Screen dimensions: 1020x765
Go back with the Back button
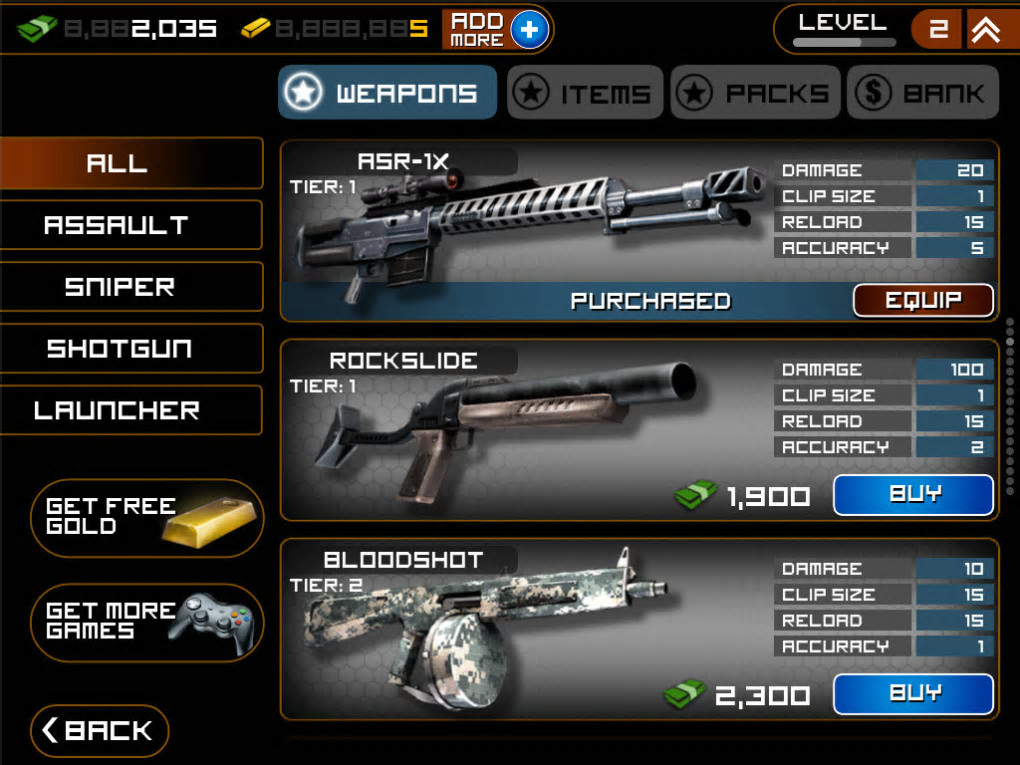(99, 731)
